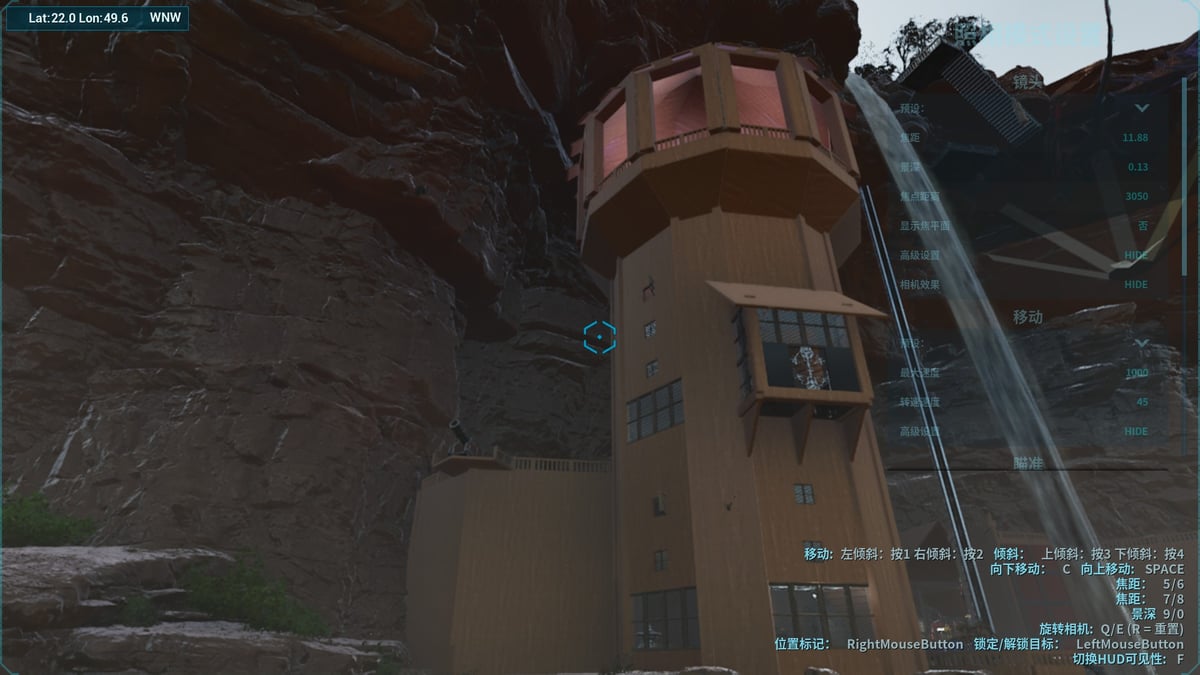Edit the 景深 value 0.13

pos(1137,167)
